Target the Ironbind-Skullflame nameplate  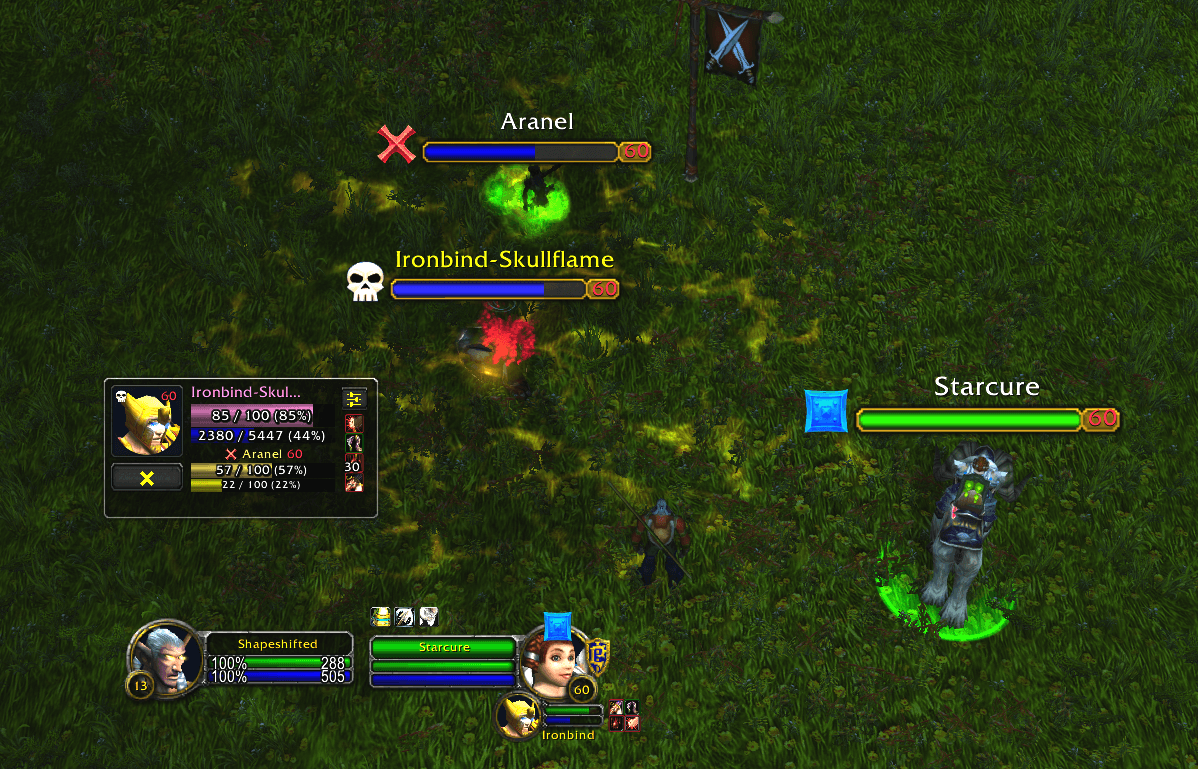tap(488, 289)
